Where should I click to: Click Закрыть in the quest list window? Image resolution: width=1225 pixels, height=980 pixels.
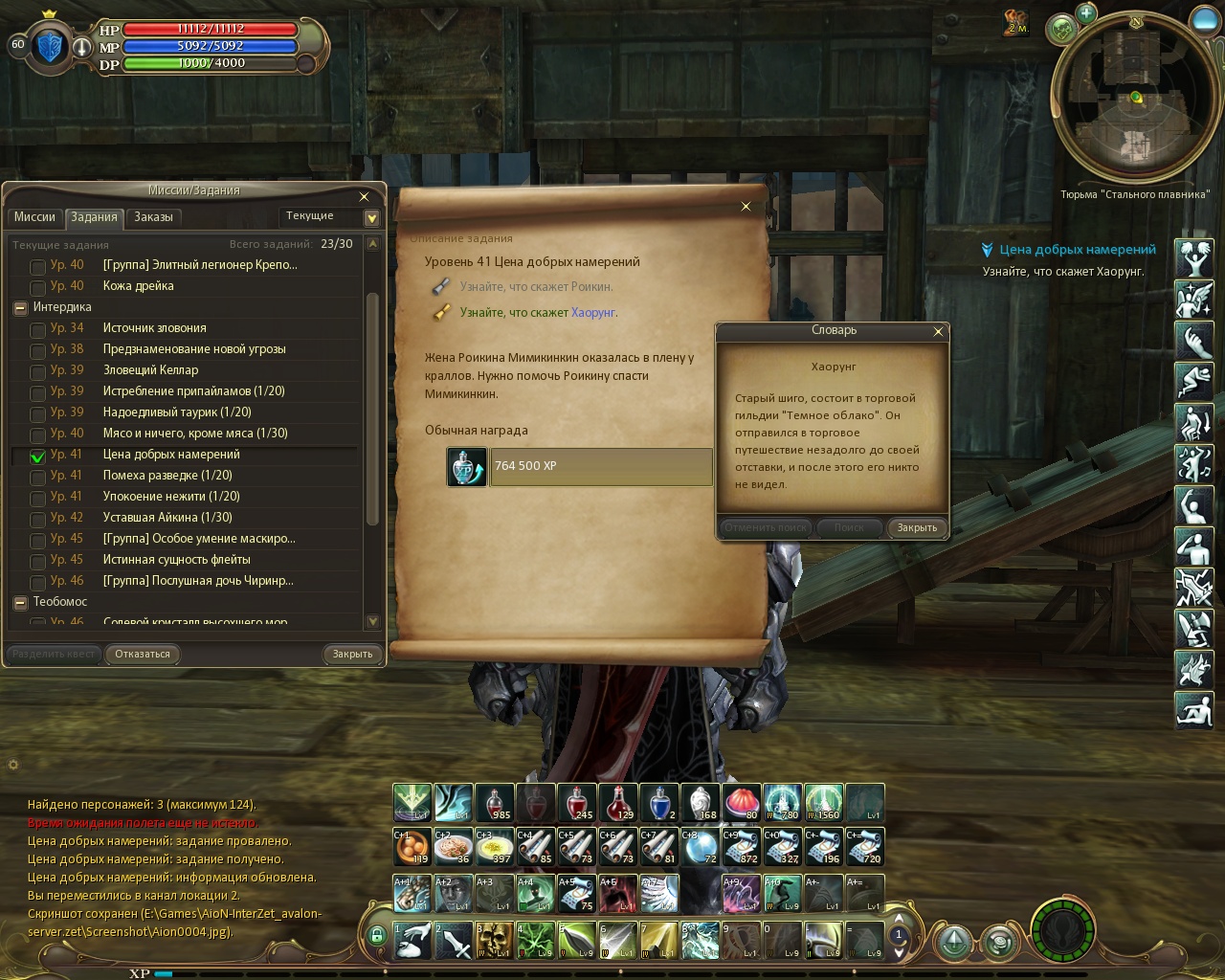(352, 655)
